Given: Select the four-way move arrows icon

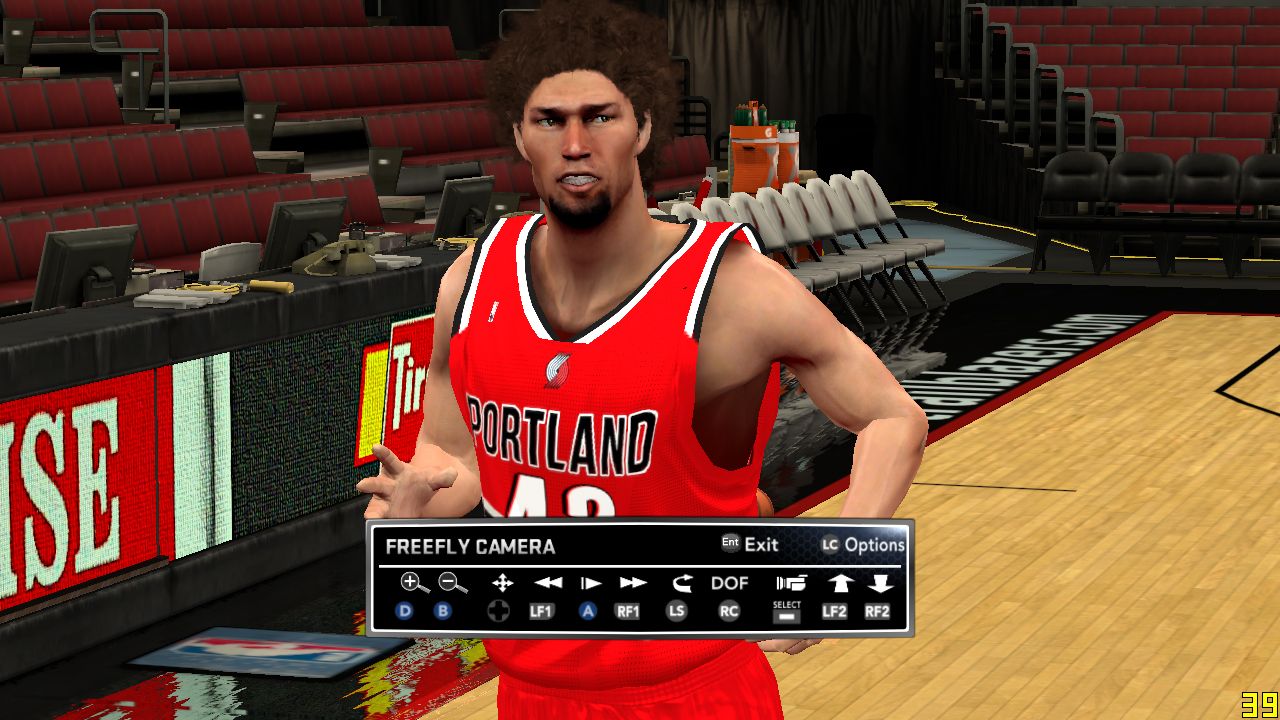Looking at the screenshot, I should coord(502,583).
